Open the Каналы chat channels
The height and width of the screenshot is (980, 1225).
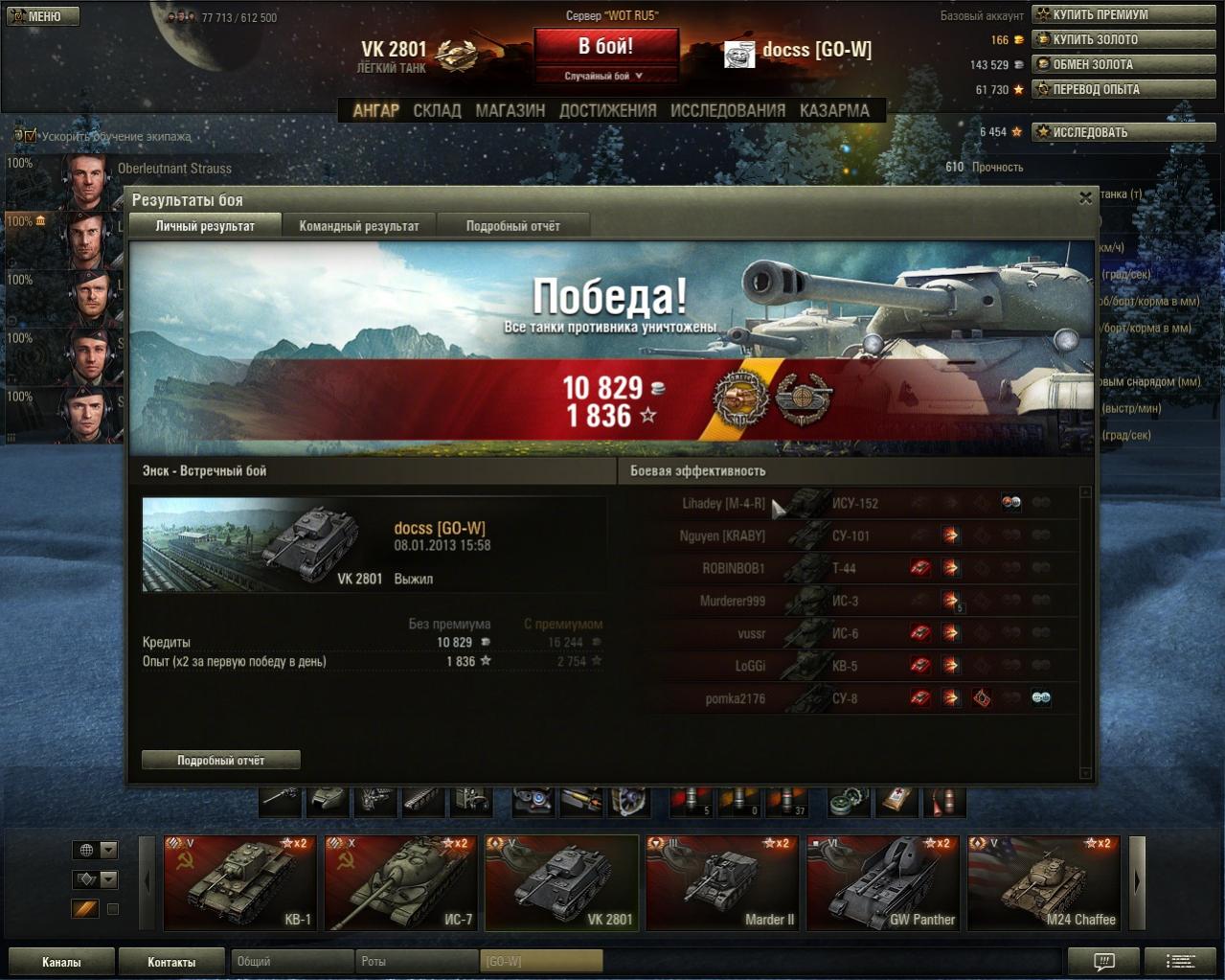coord(61,962)
